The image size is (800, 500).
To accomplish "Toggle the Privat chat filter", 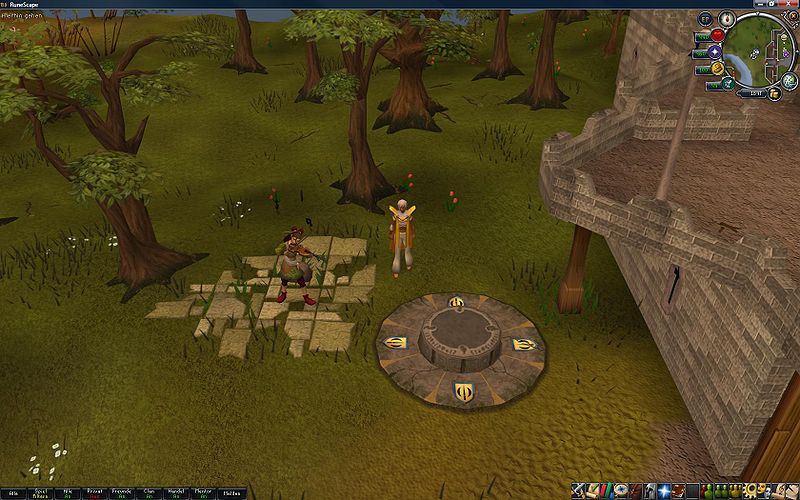I will point(95,492).
